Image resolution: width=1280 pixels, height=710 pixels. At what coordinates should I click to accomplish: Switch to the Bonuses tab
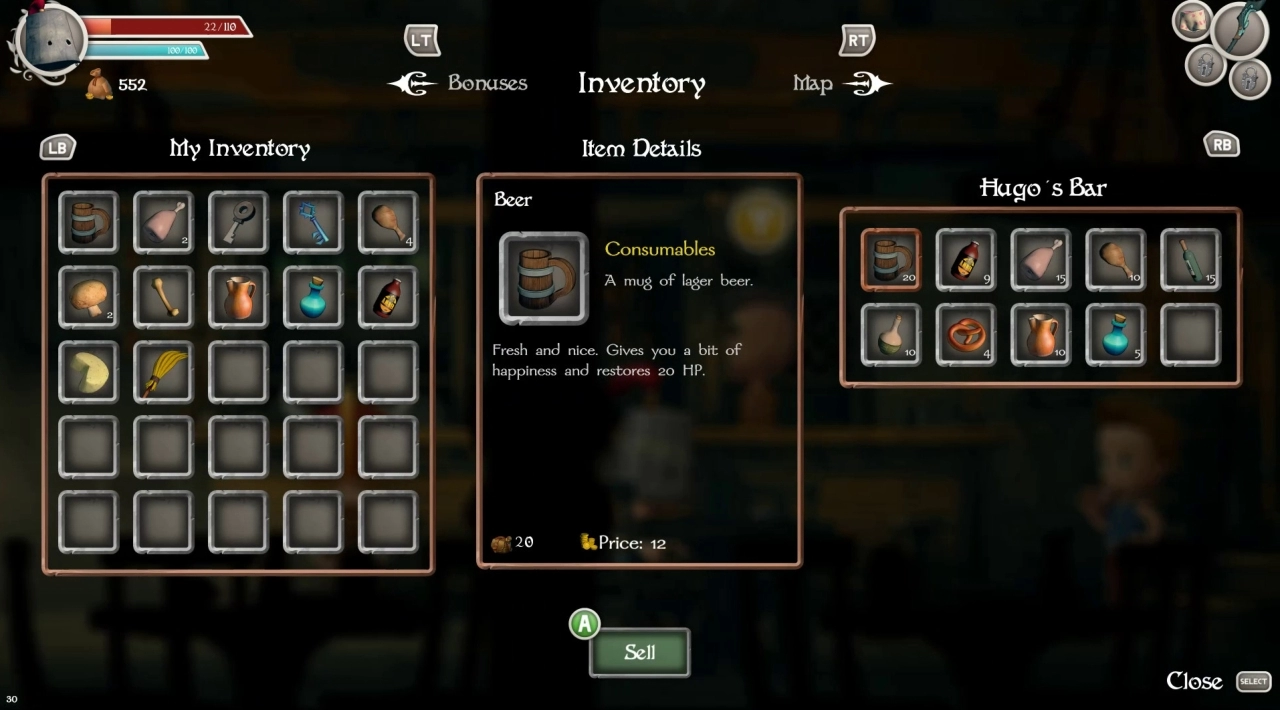tap(487, 83)
